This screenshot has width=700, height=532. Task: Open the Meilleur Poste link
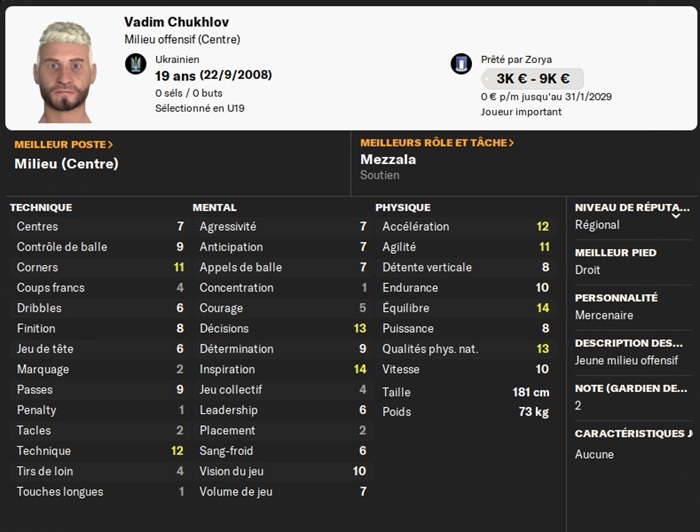click(64, 144)
